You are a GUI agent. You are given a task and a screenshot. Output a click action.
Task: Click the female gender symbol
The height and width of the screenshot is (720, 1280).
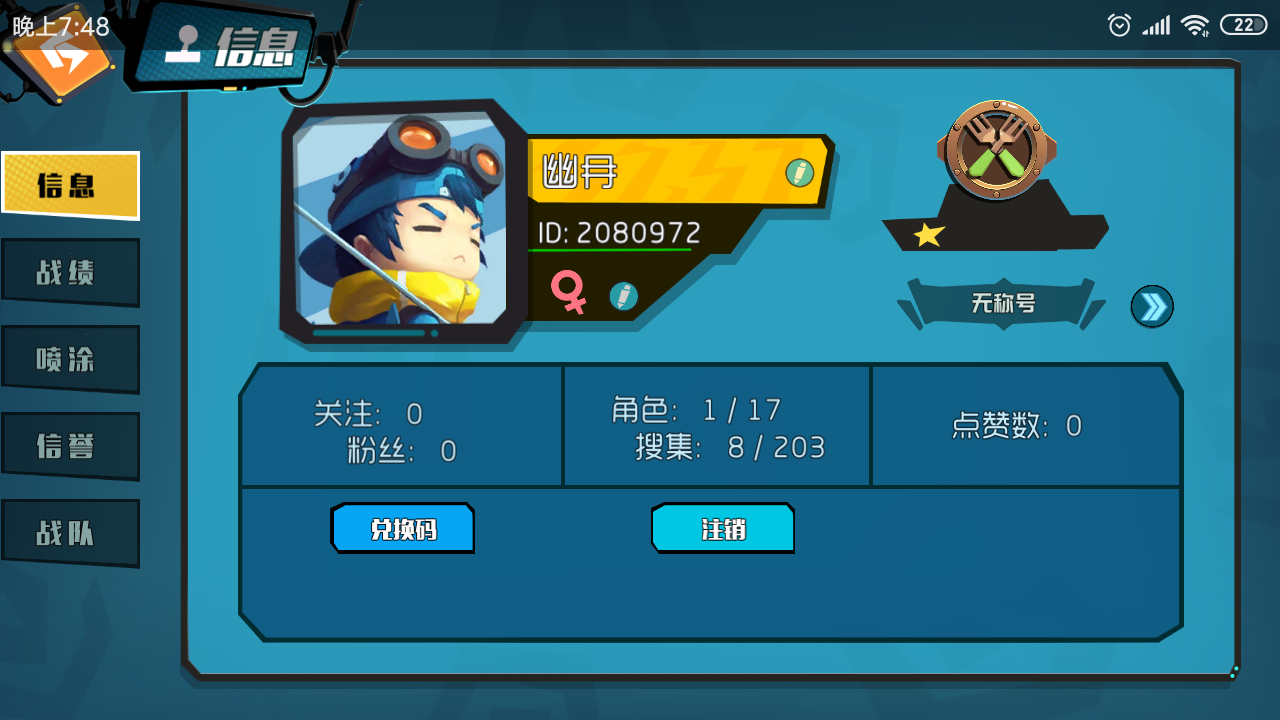[x=568, y=295]
